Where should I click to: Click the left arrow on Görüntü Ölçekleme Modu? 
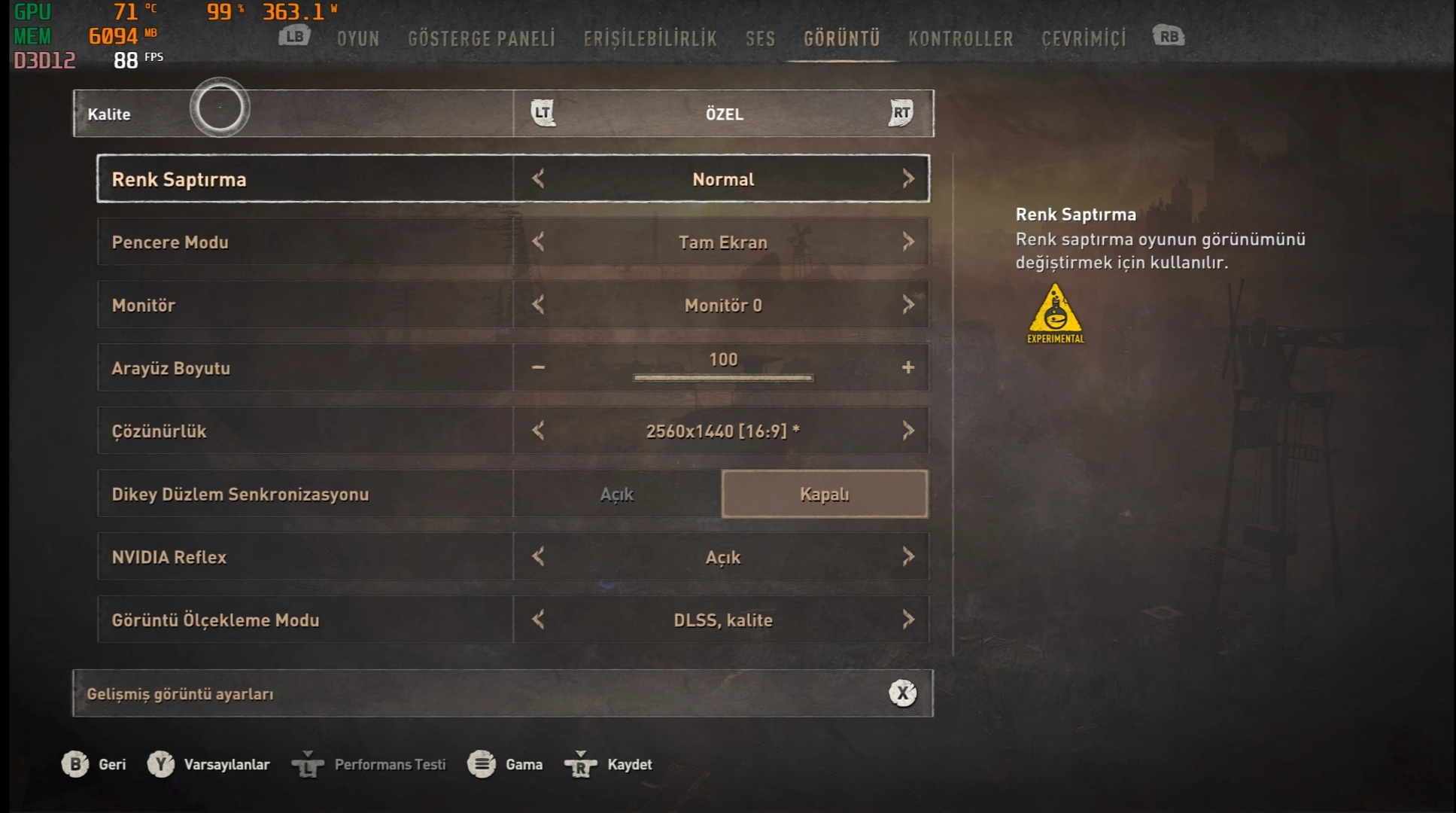[538, 620]
